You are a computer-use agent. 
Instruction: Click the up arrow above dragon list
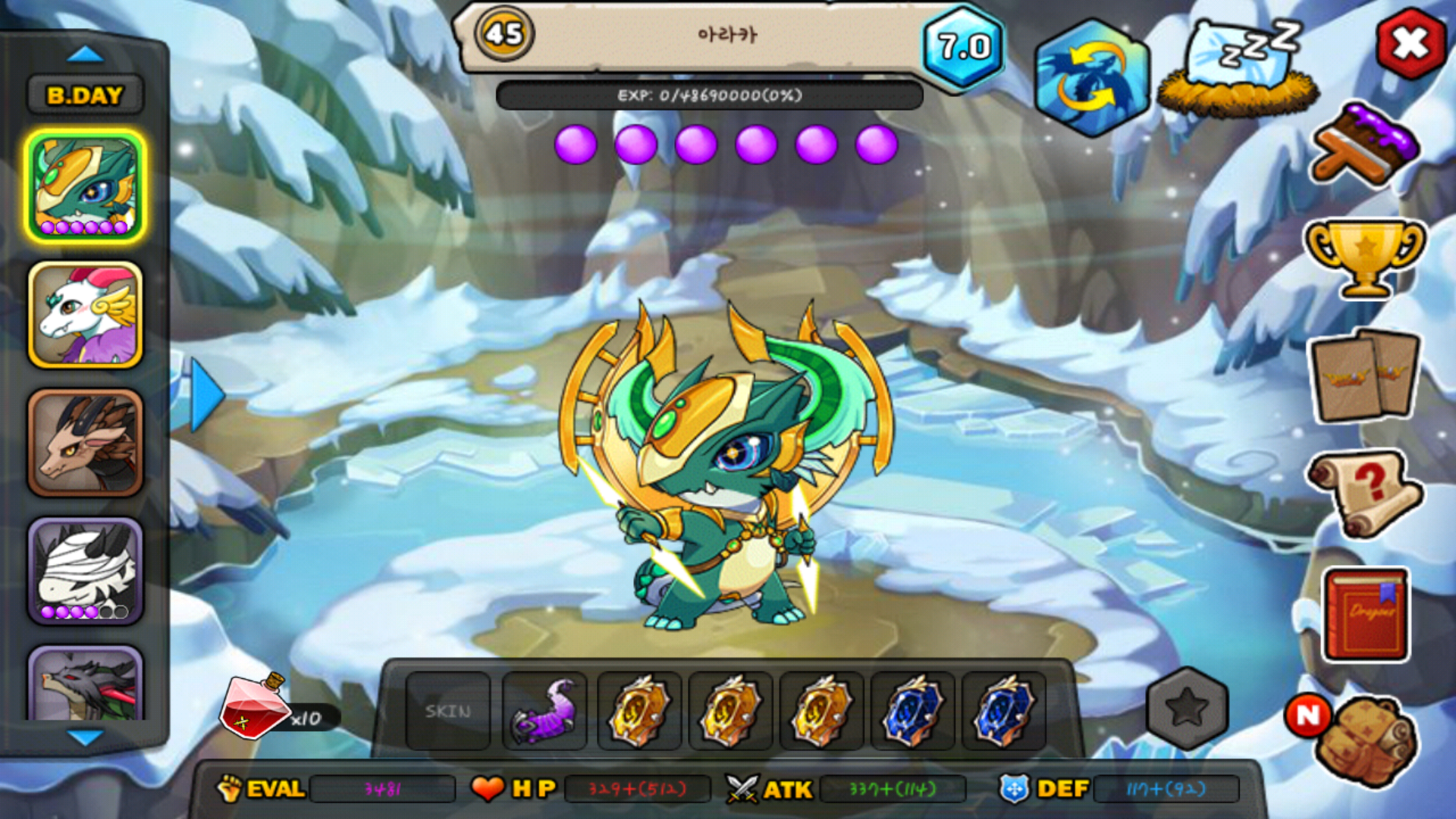pyautogui.click(x=85, y=55)
